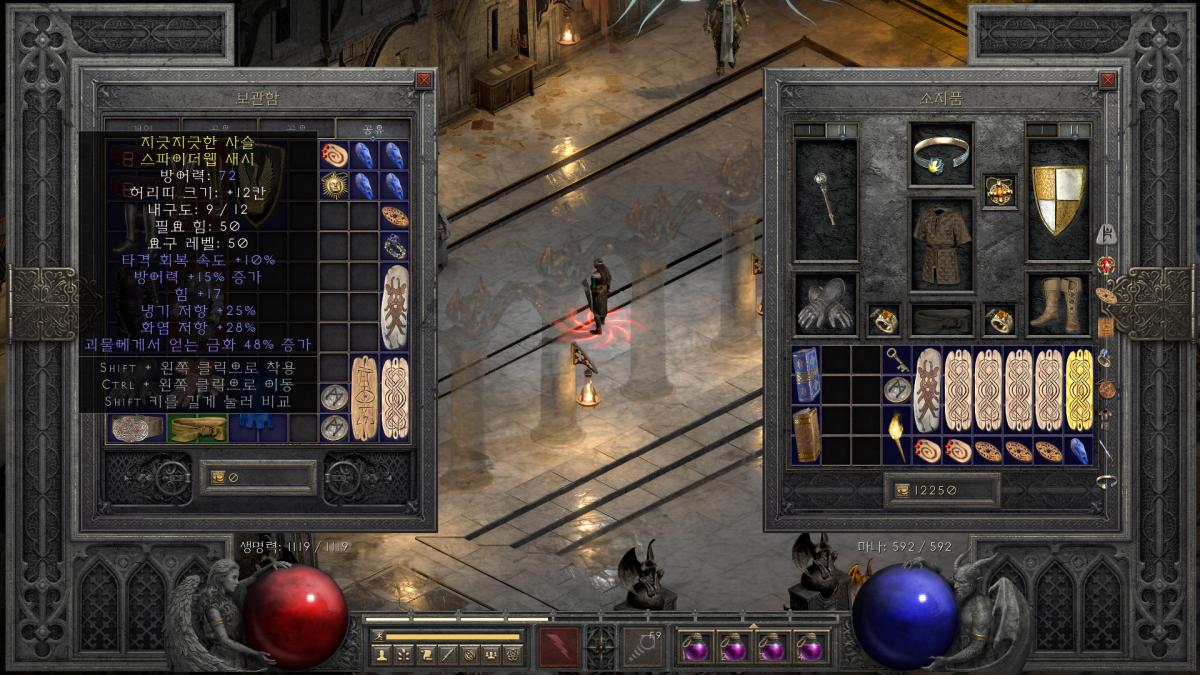Image resolution: width=1200 pixels, height=675 pixels.
Task: Select the equipped scepter weapon slot
Action: click(x=826, y=198)
